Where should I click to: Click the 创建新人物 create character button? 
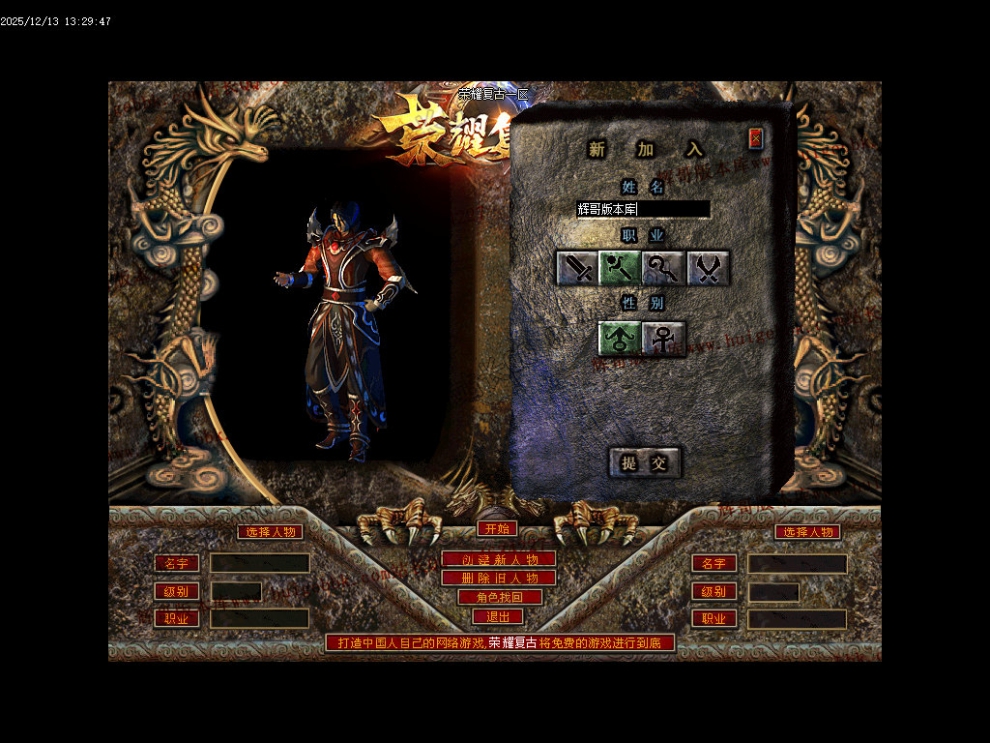click(498, 559)
